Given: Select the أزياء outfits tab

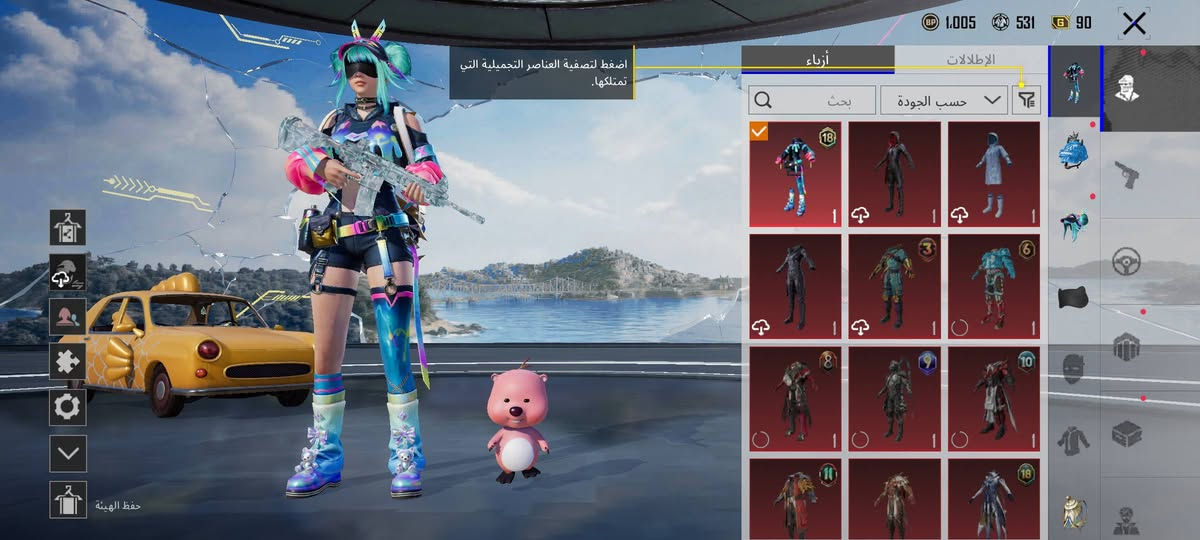Looking at the screenshot, I should [x=818, y=60].
